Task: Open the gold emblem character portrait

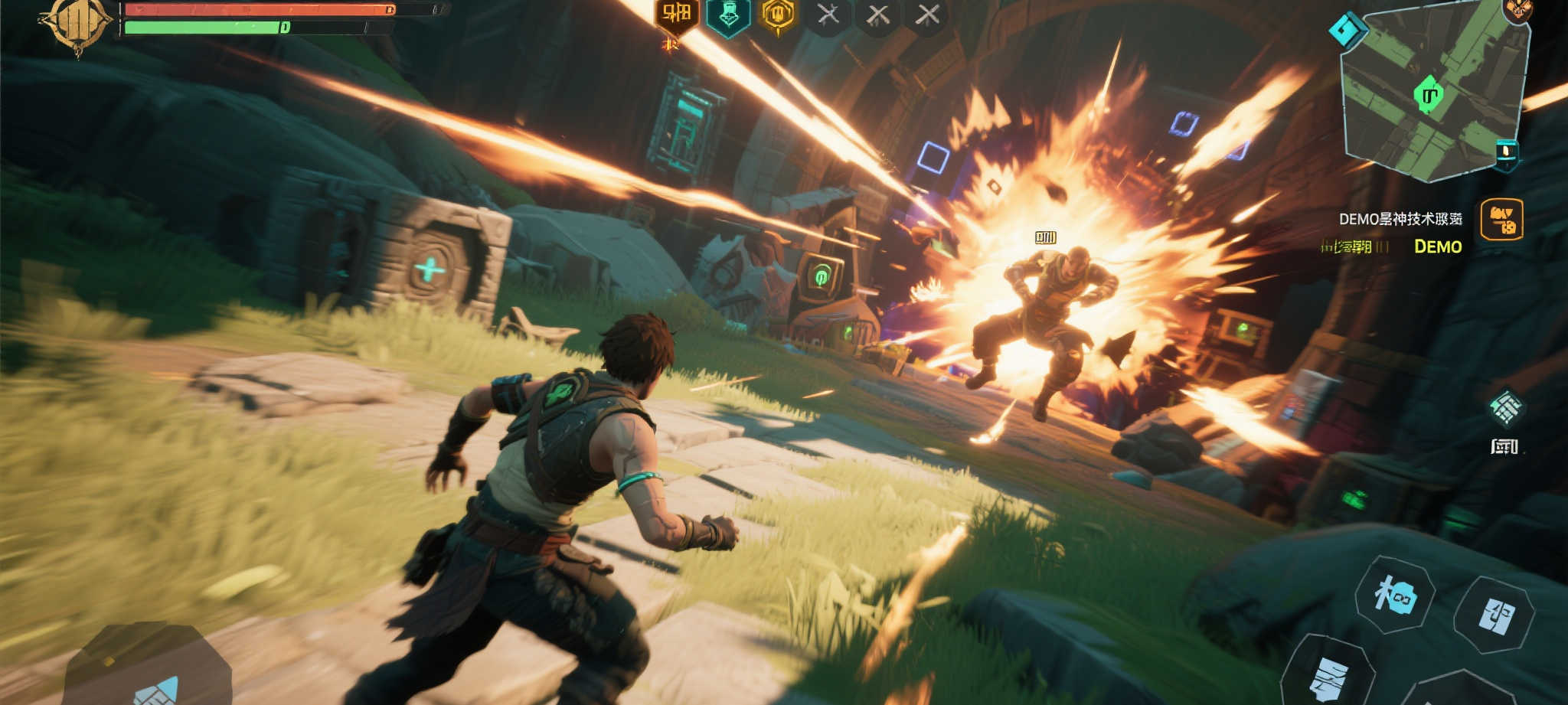Action: (77, 24)
